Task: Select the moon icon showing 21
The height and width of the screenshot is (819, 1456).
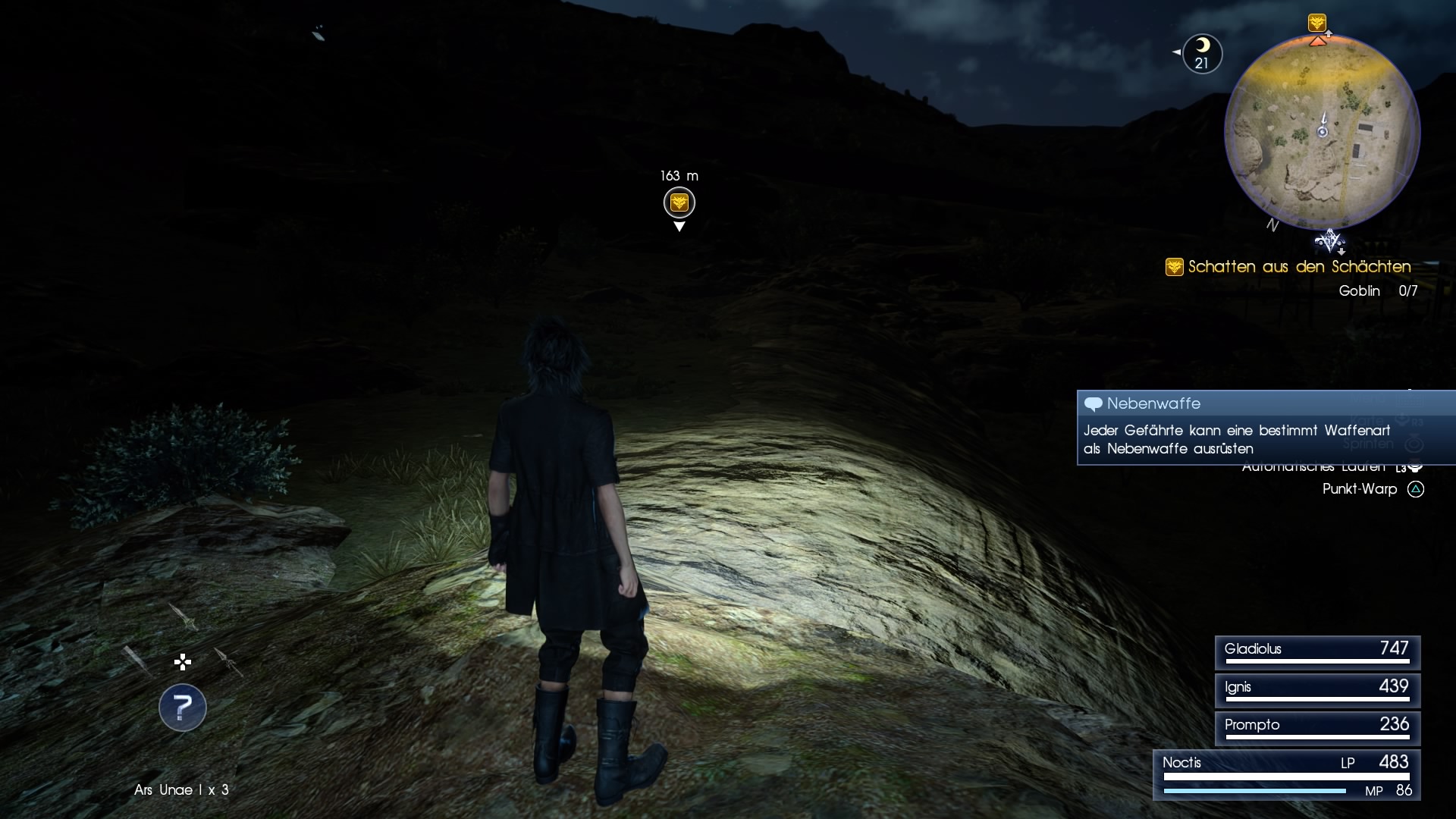Action: (1203, 53)
